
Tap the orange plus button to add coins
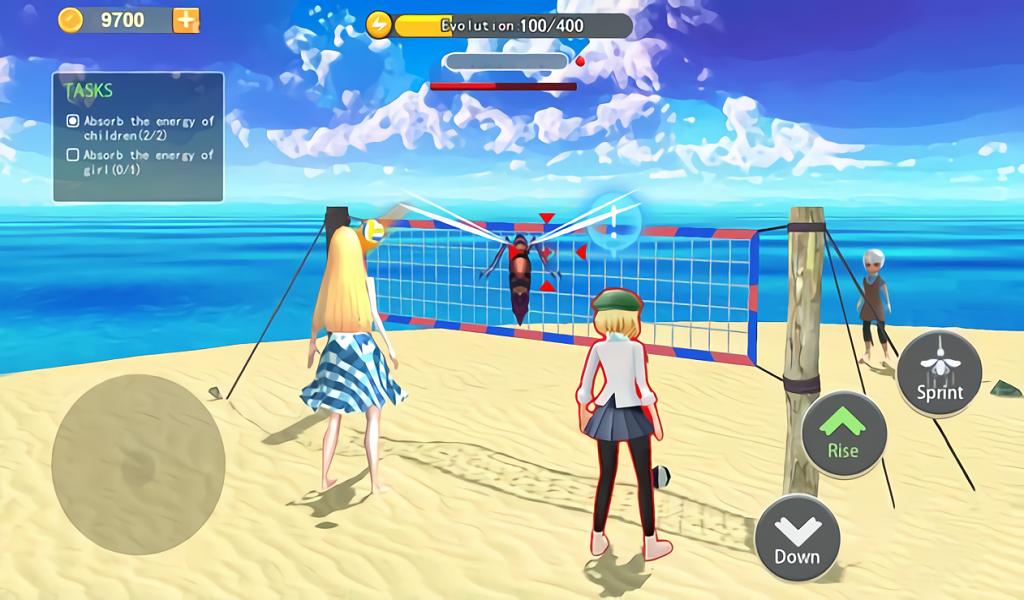pos(186,20)
